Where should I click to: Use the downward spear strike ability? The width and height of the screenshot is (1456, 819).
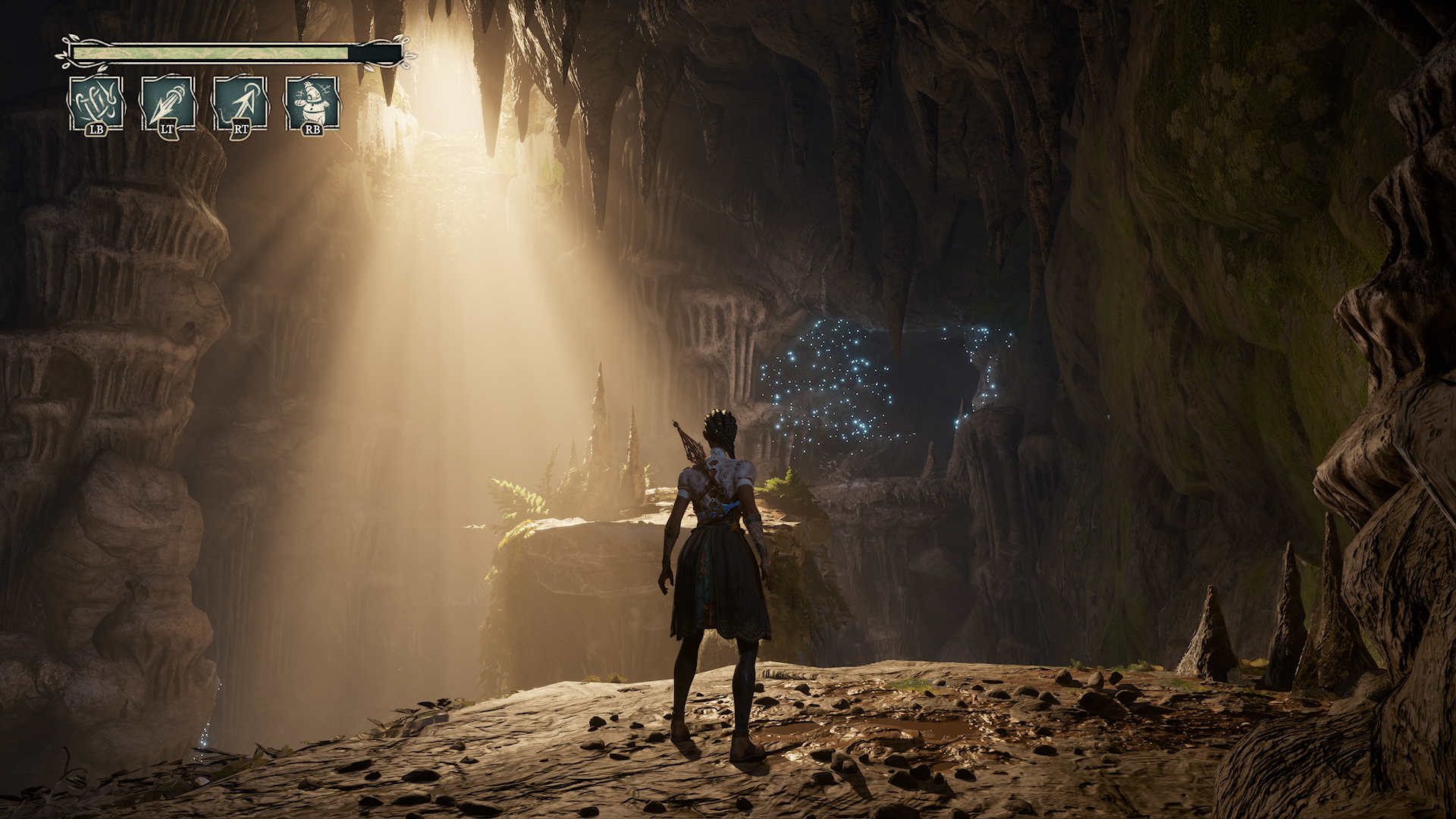point(168,103)
